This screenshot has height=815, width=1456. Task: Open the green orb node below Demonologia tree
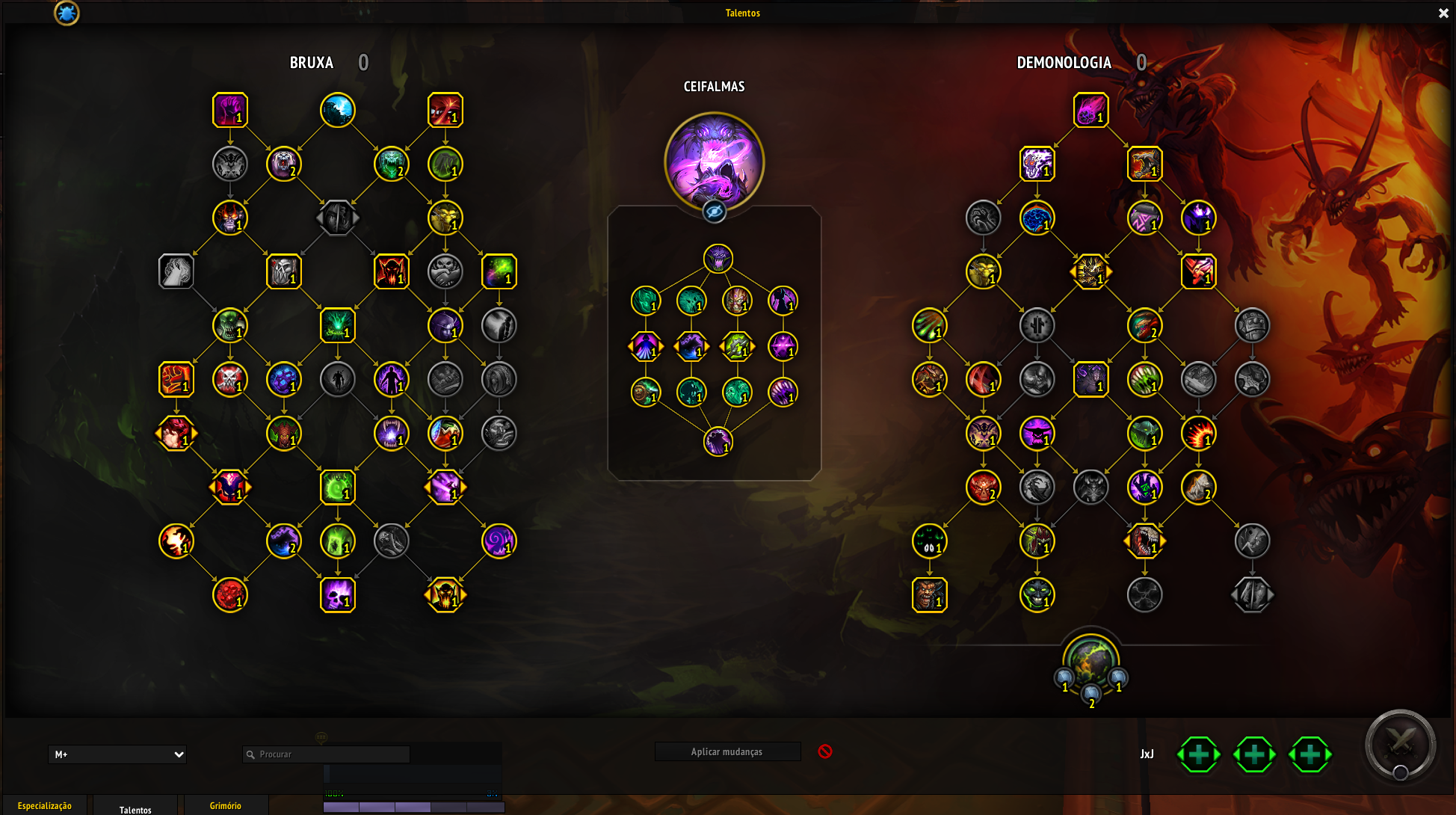coord(1091,661)
